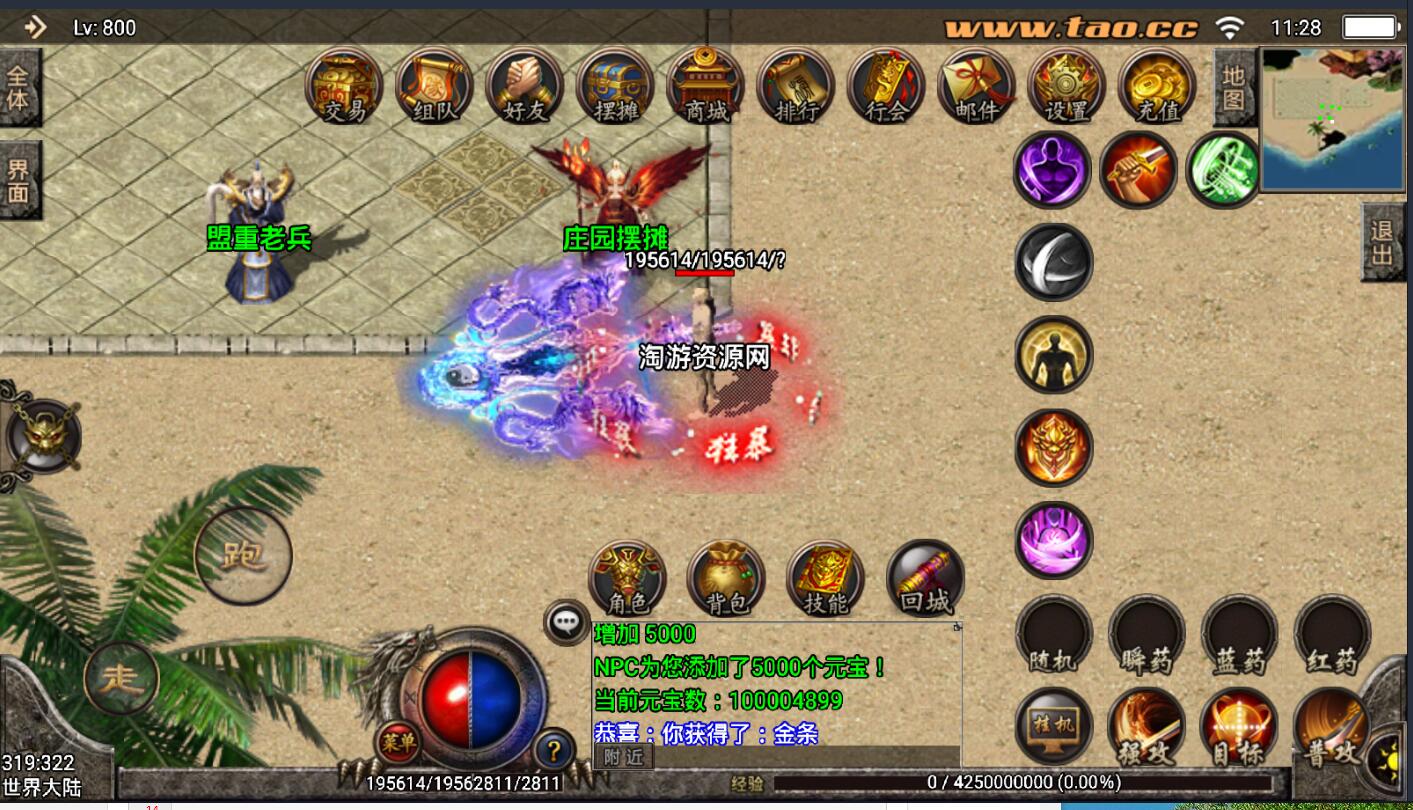Open the 商城 shop

[x=706, y=86]
